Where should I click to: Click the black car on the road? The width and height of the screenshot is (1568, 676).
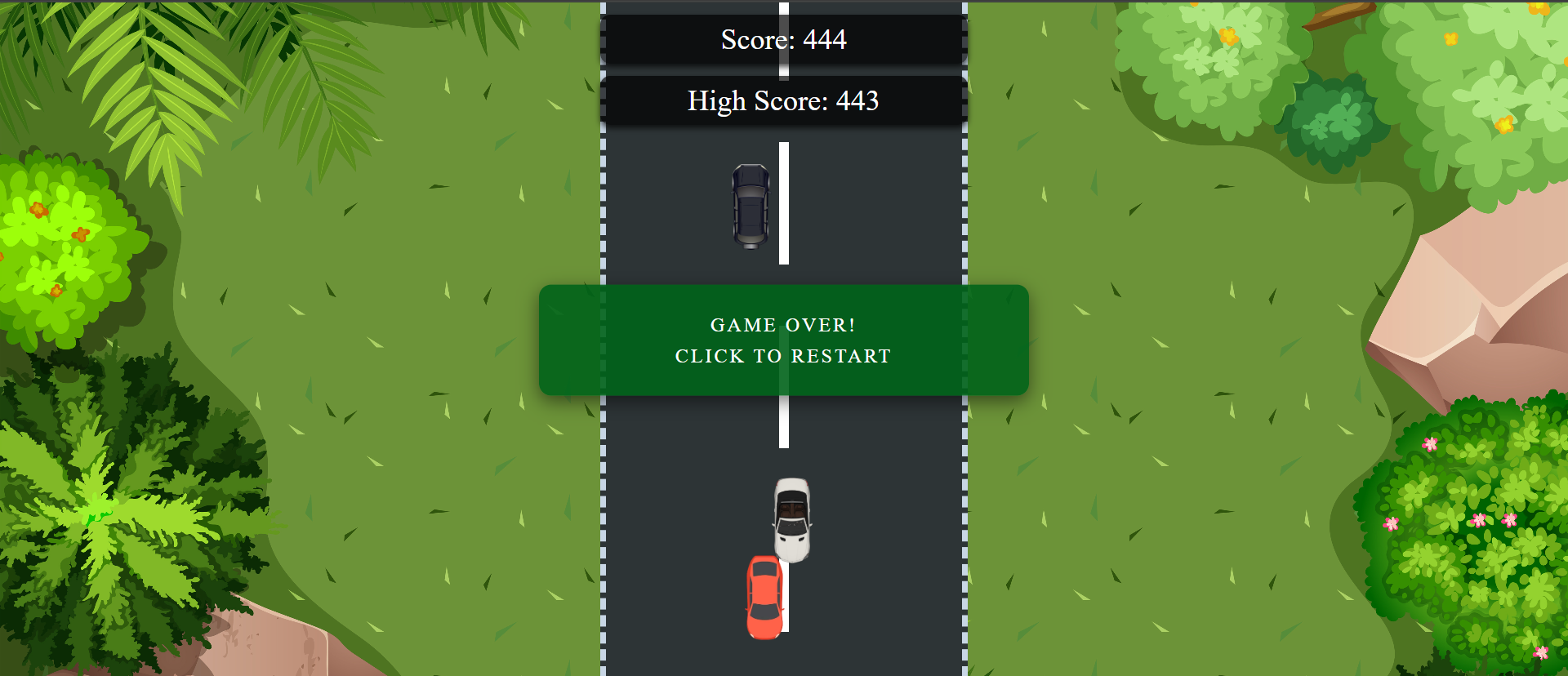pos(751,207)
